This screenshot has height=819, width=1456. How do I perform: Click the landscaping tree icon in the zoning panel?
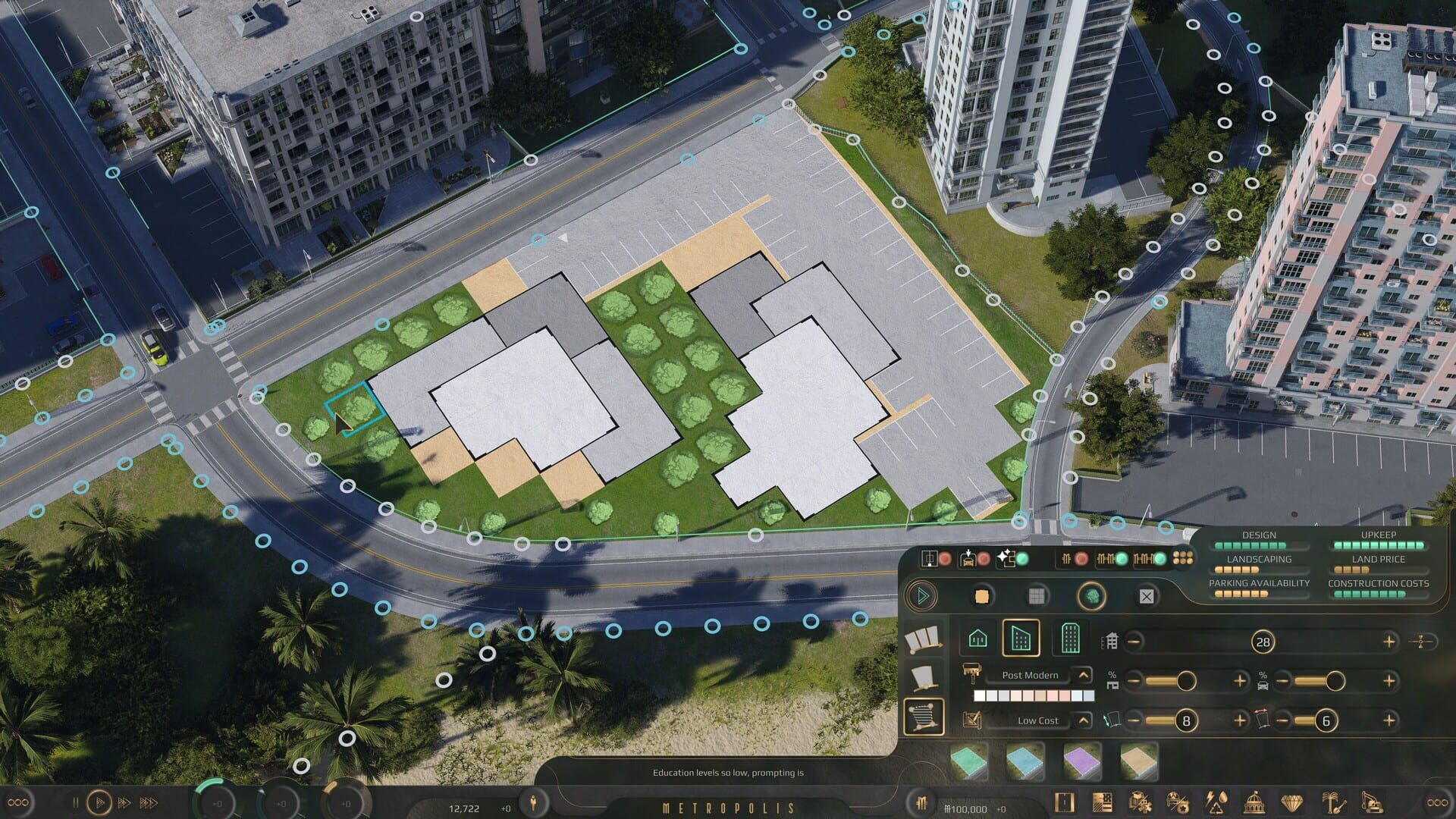pos(1091,596)
